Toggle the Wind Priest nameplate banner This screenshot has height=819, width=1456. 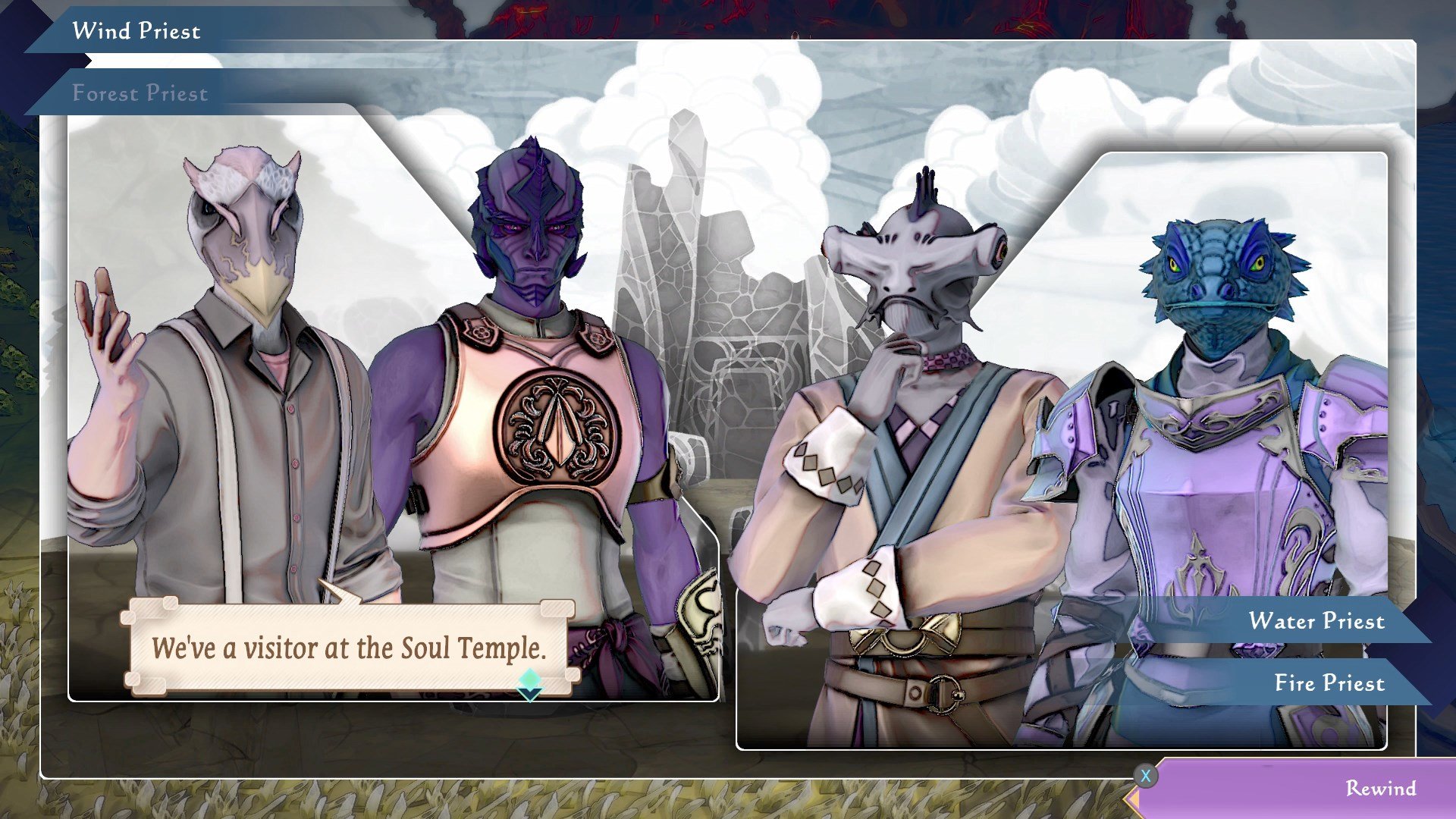[136, 30]
